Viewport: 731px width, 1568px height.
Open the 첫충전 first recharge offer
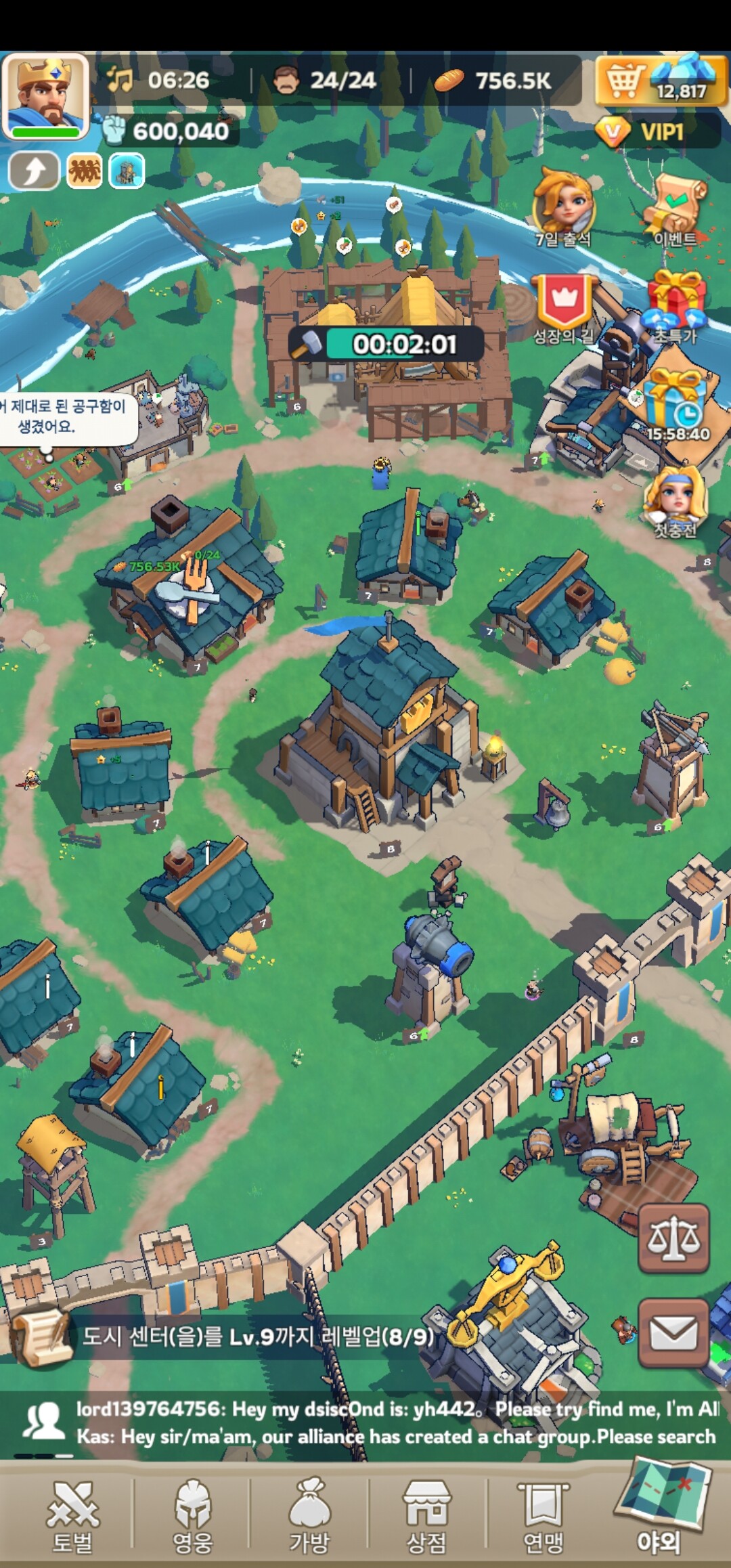(x=675, y=501)
